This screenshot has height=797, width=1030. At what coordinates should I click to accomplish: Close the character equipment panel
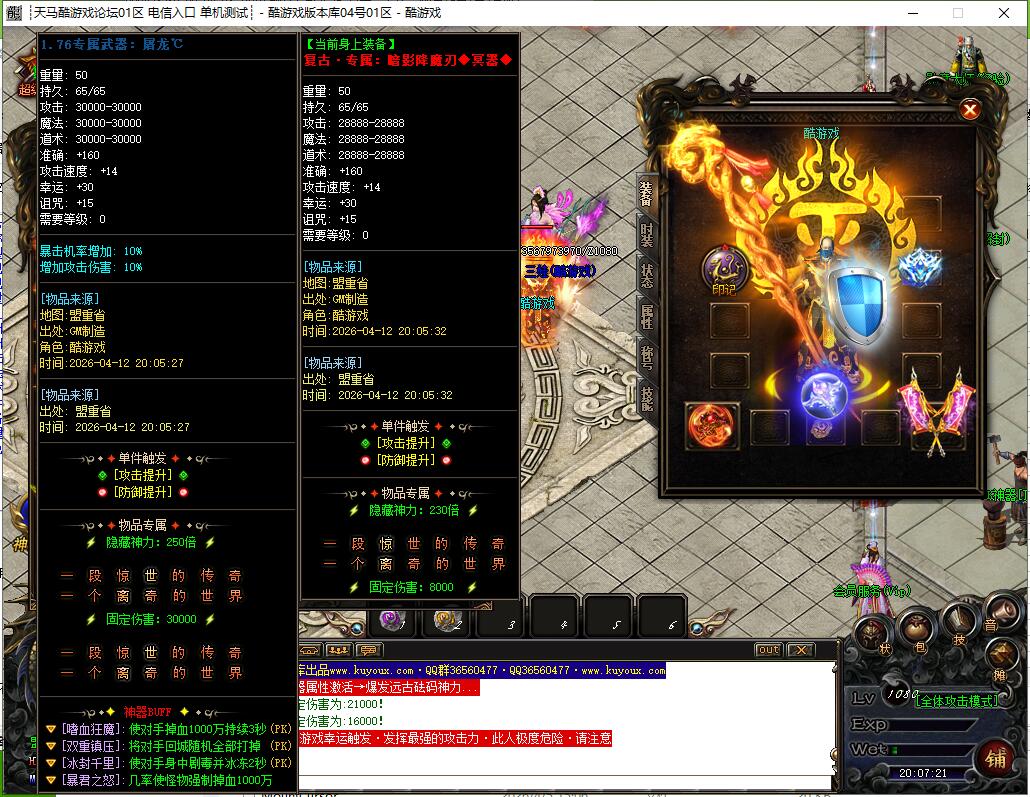pos(969,110)
